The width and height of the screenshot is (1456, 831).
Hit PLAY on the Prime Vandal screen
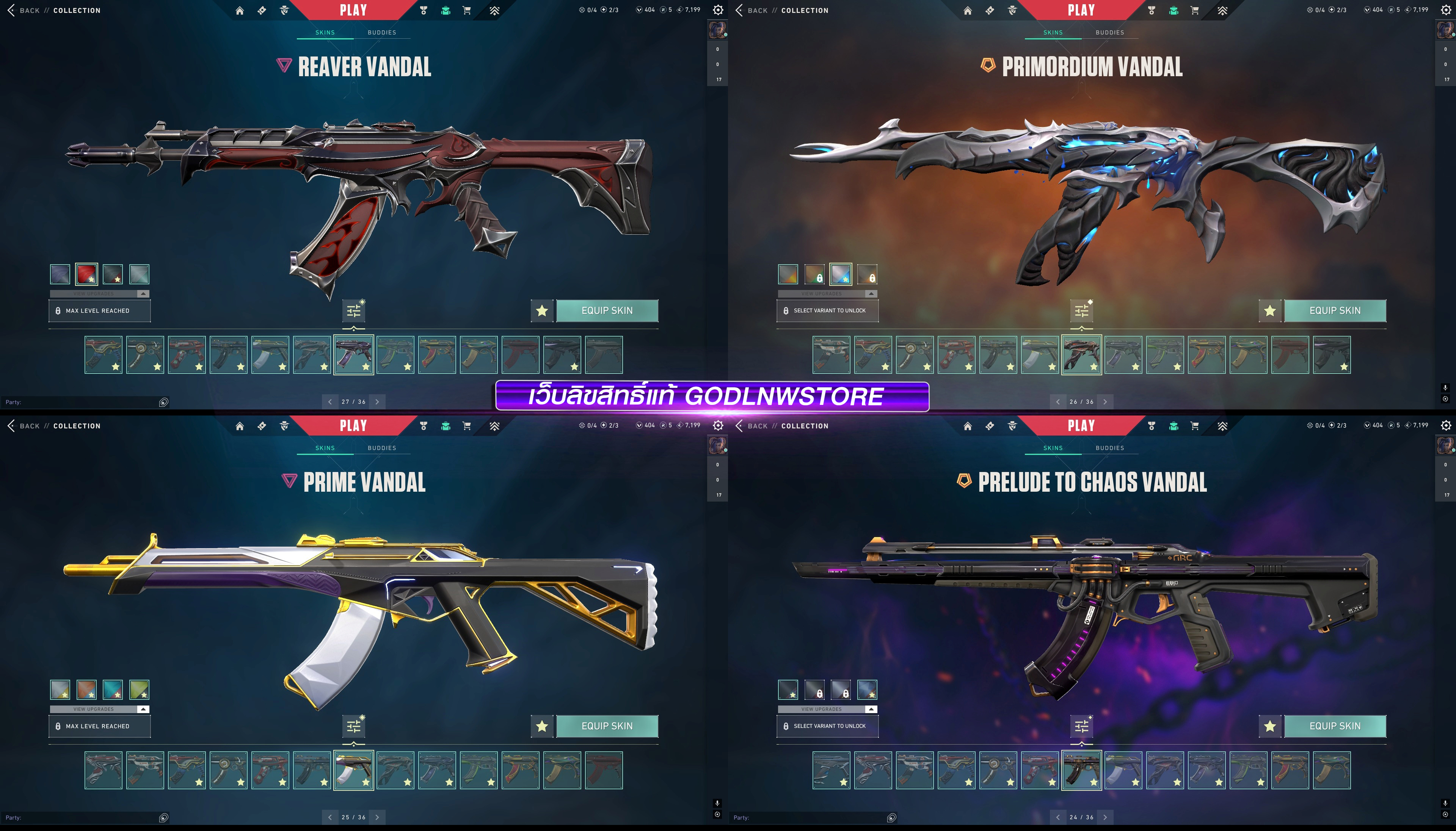pos(353,426)
